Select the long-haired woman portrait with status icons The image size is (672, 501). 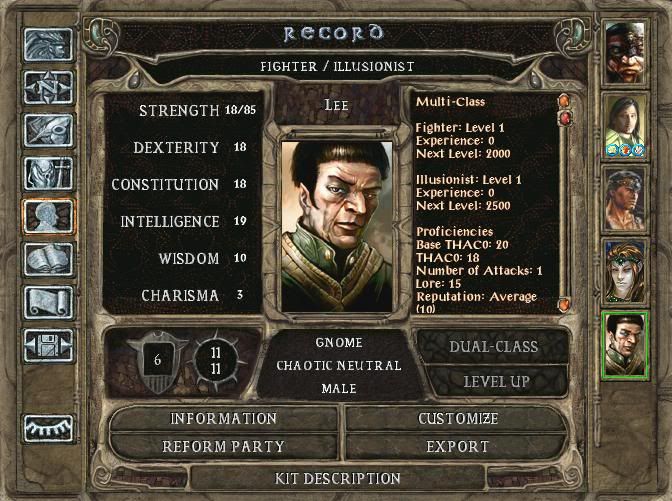(x=626, y=125)
